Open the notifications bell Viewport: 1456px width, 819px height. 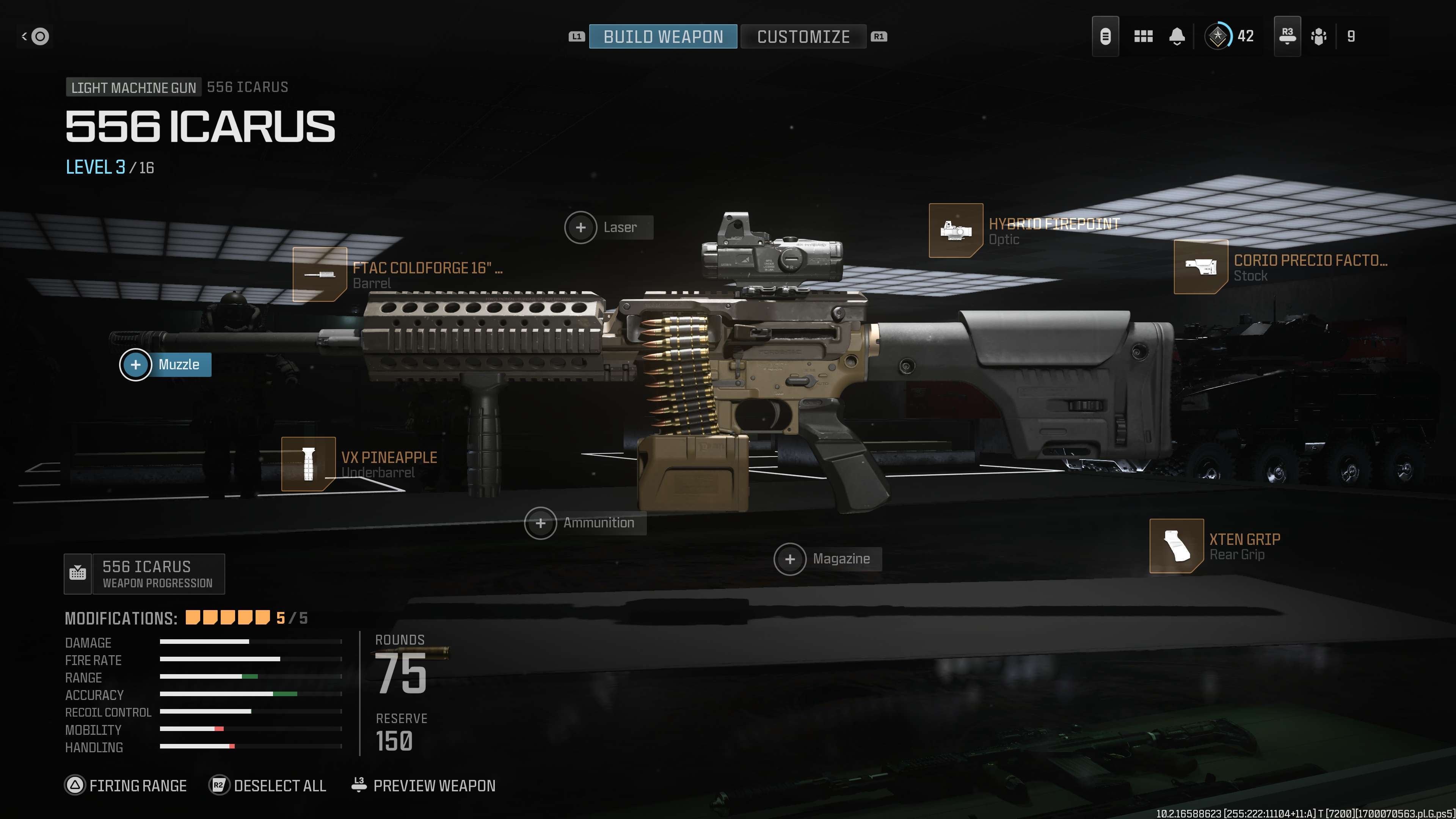(x=1177, y=37)
